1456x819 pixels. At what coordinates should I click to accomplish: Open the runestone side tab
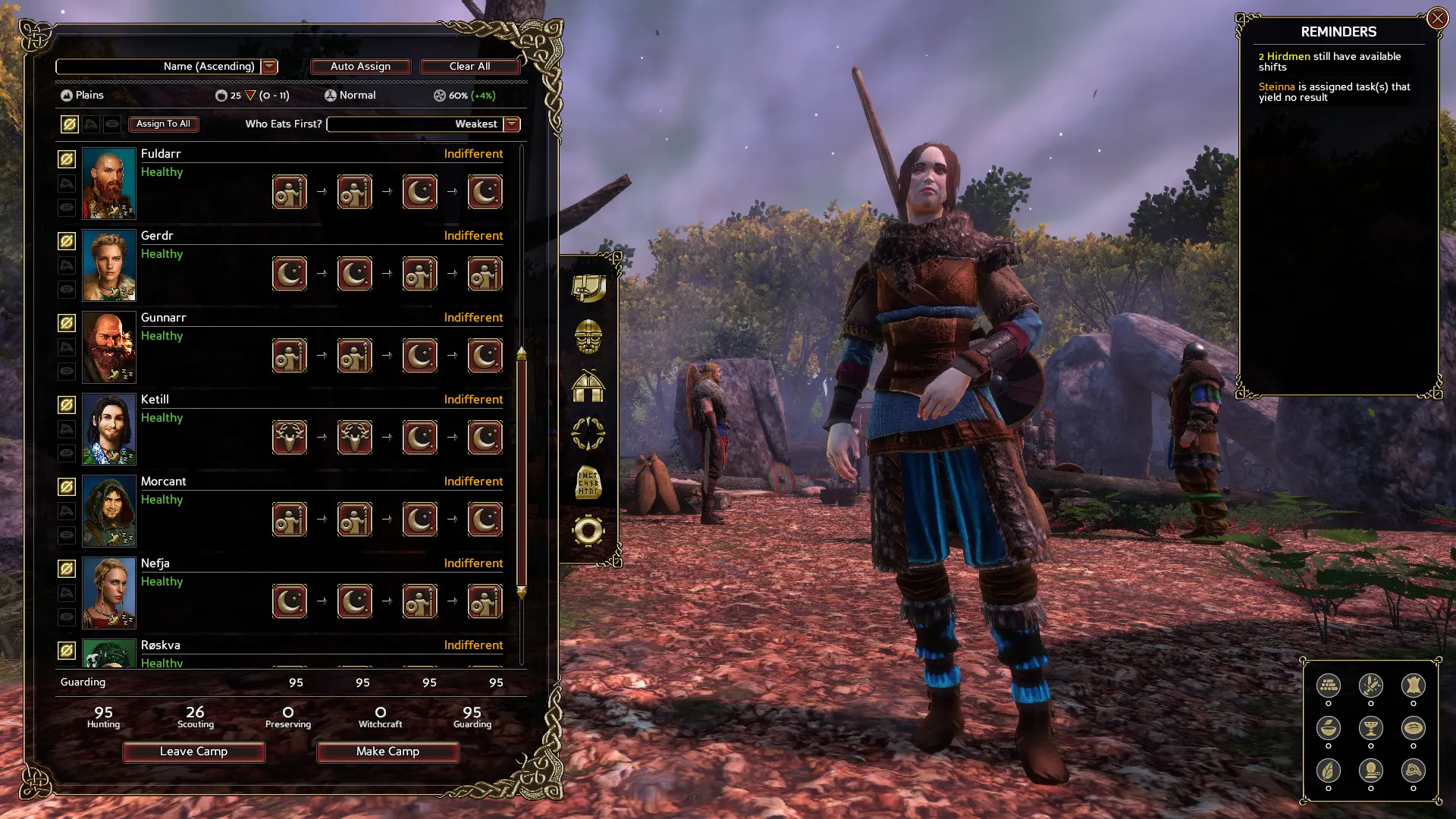[588, 482]
